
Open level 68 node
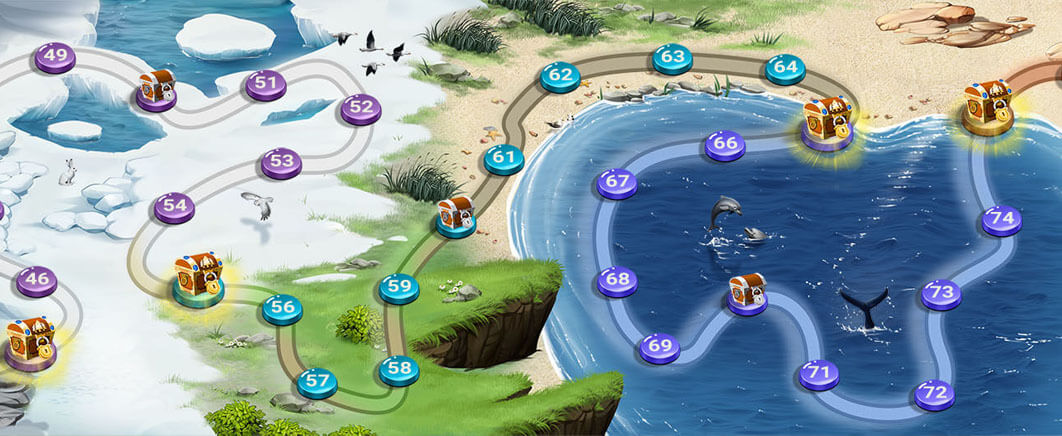click(x=617, y=281)
